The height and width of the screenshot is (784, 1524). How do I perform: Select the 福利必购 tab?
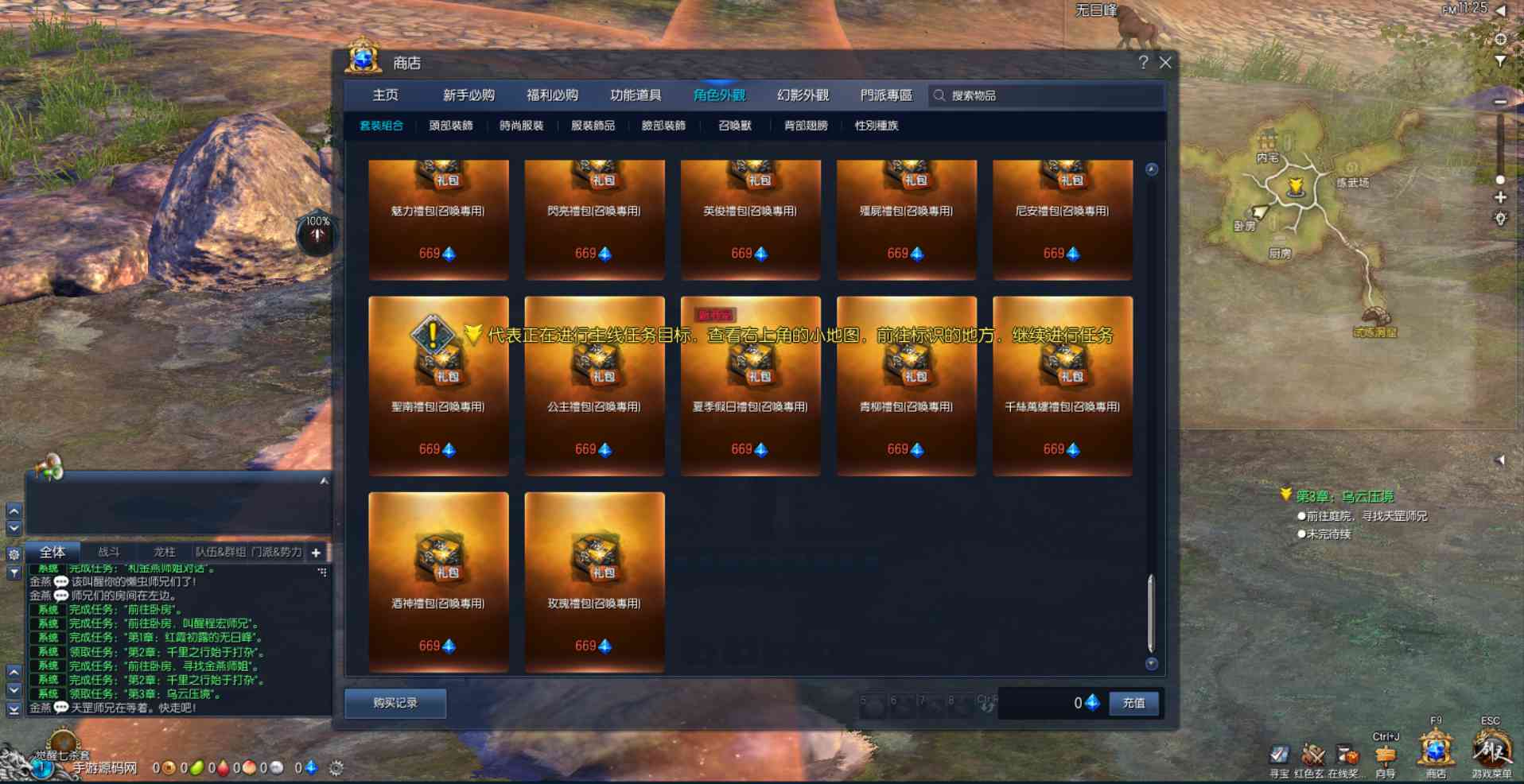click(552, 95)
